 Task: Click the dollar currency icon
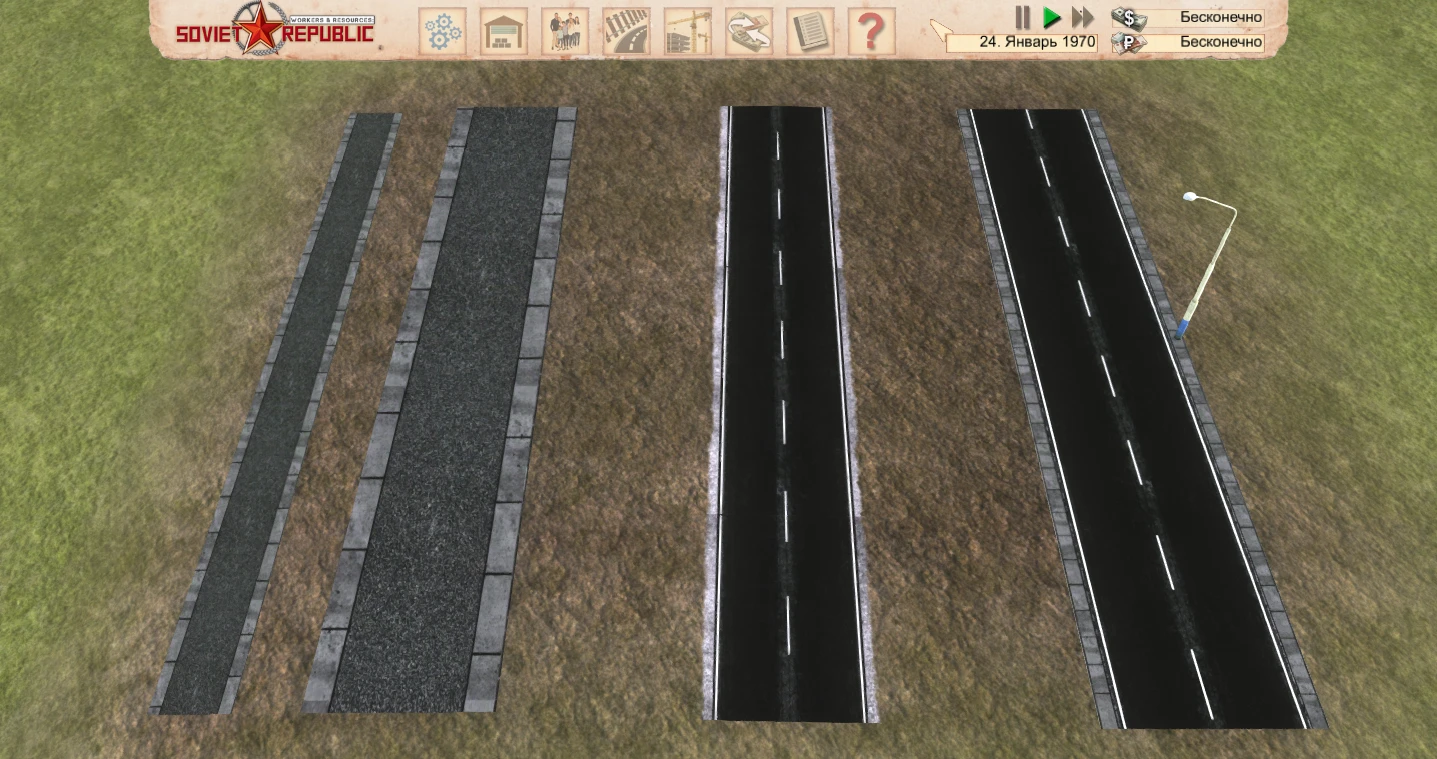pos(1127,16)
